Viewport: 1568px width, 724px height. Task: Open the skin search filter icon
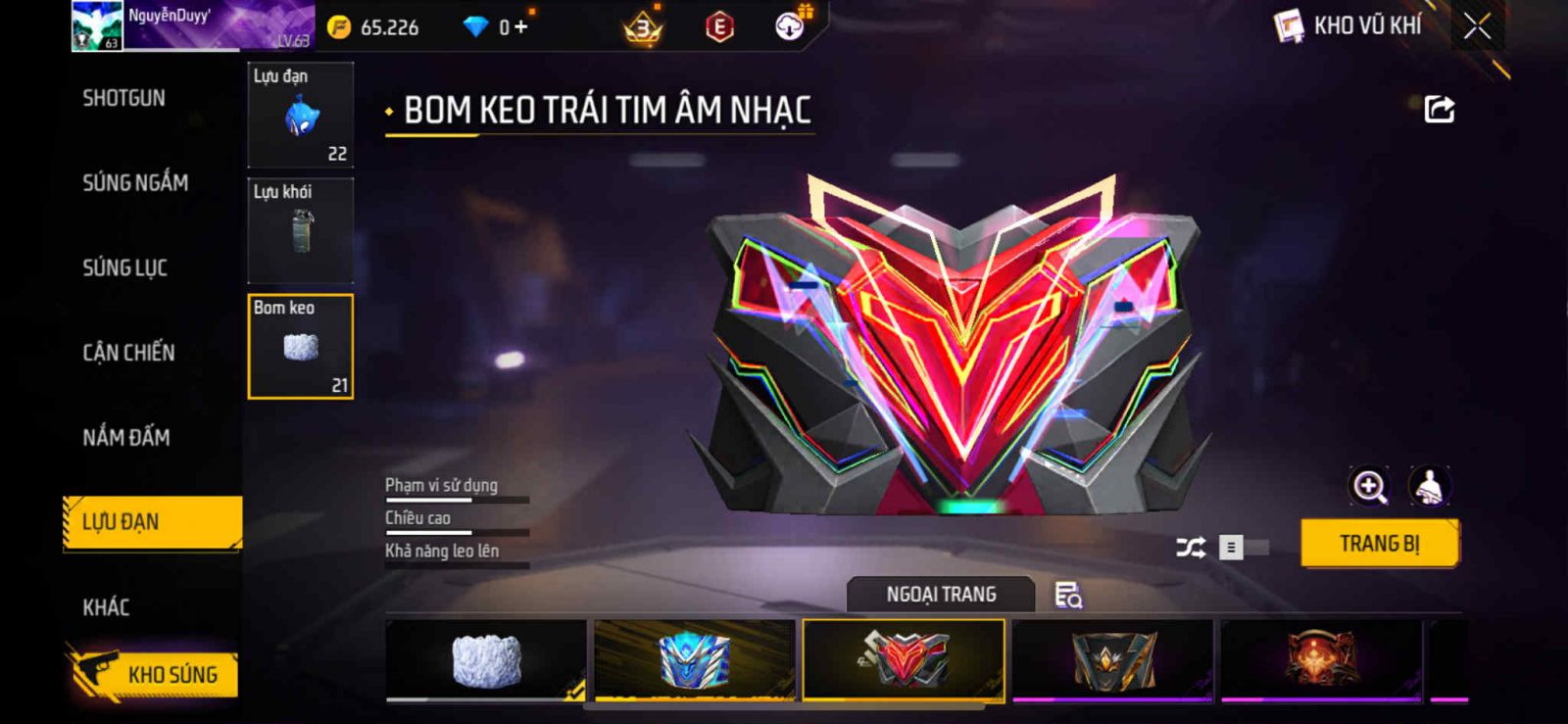coord(1067,595)
